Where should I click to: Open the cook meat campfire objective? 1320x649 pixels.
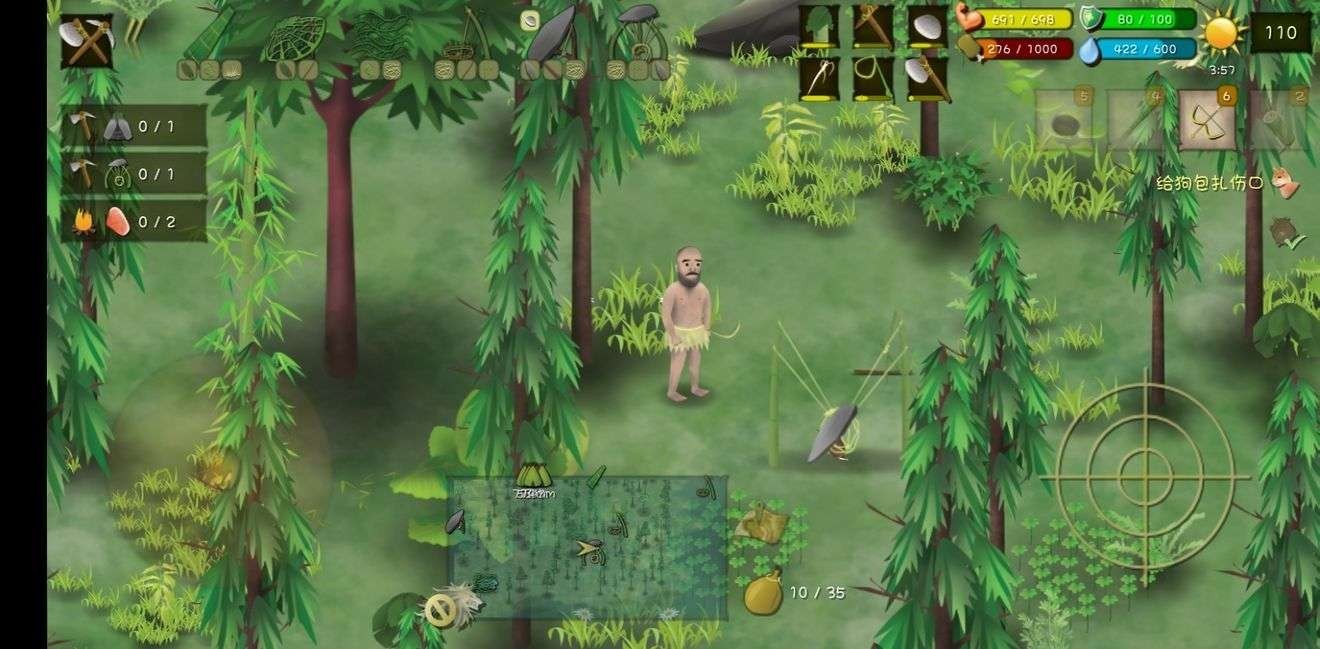[134, 221]
